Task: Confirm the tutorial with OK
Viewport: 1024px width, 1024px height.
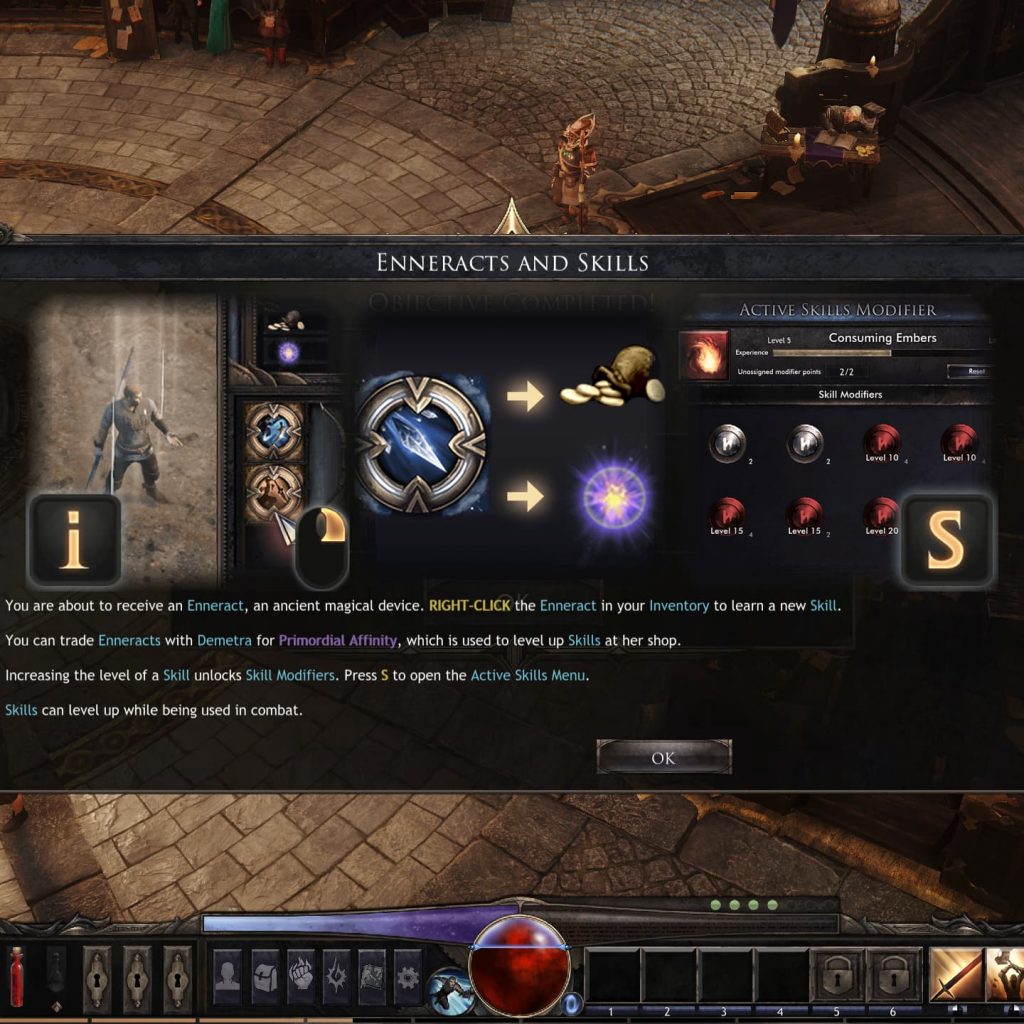Action: 664,758
